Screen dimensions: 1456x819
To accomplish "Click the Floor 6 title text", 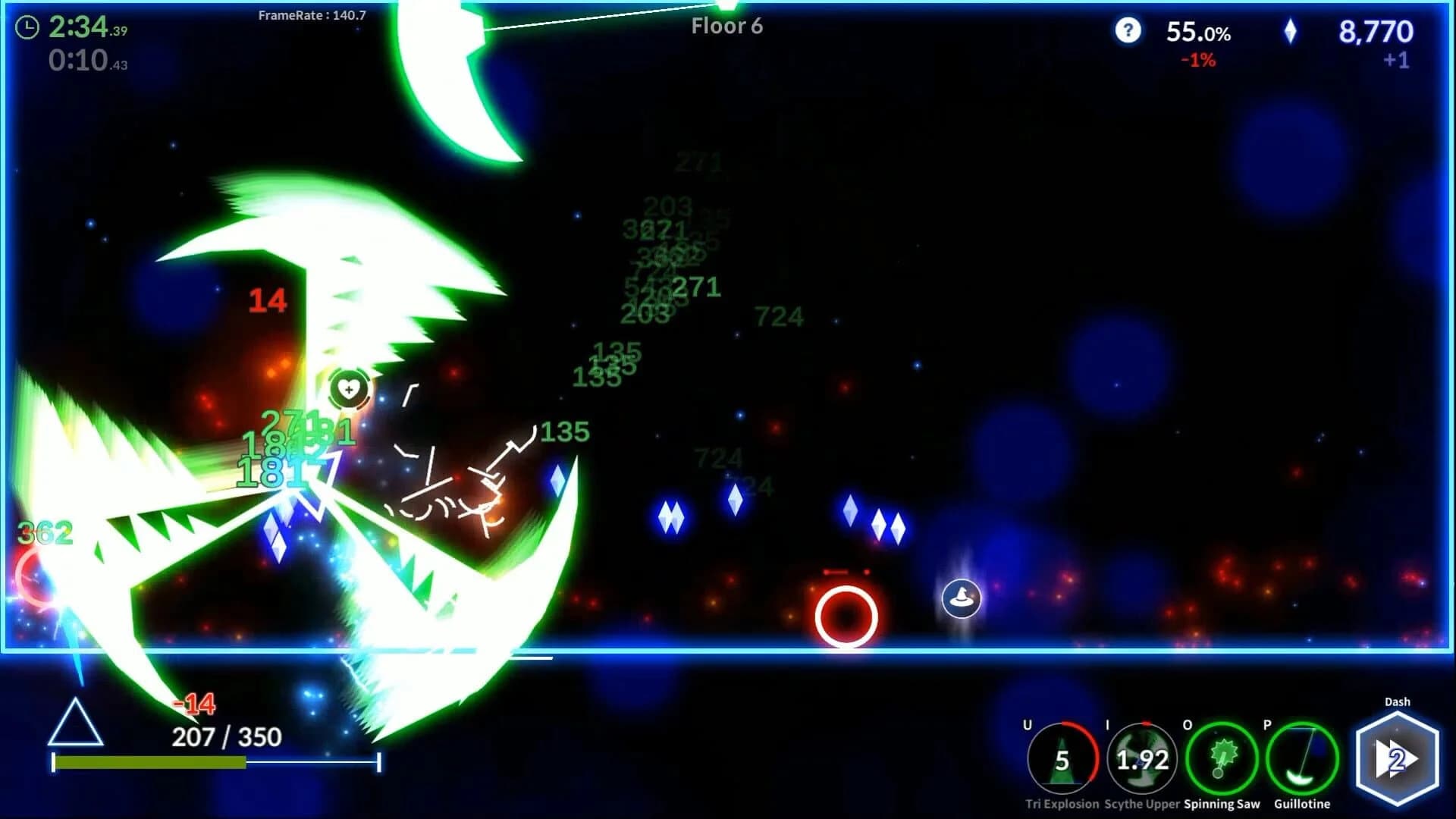I will pyautogui.click(x=726, y=27).
